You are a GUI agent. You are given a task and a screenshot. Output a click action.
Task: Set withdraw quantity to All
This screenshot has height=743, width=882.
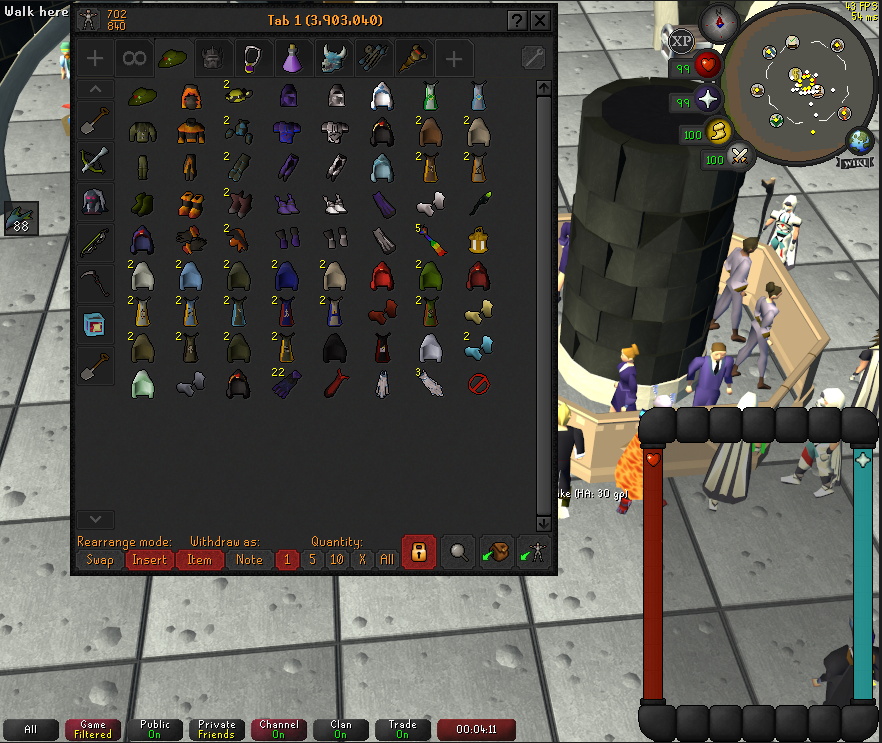click(386, 560)
